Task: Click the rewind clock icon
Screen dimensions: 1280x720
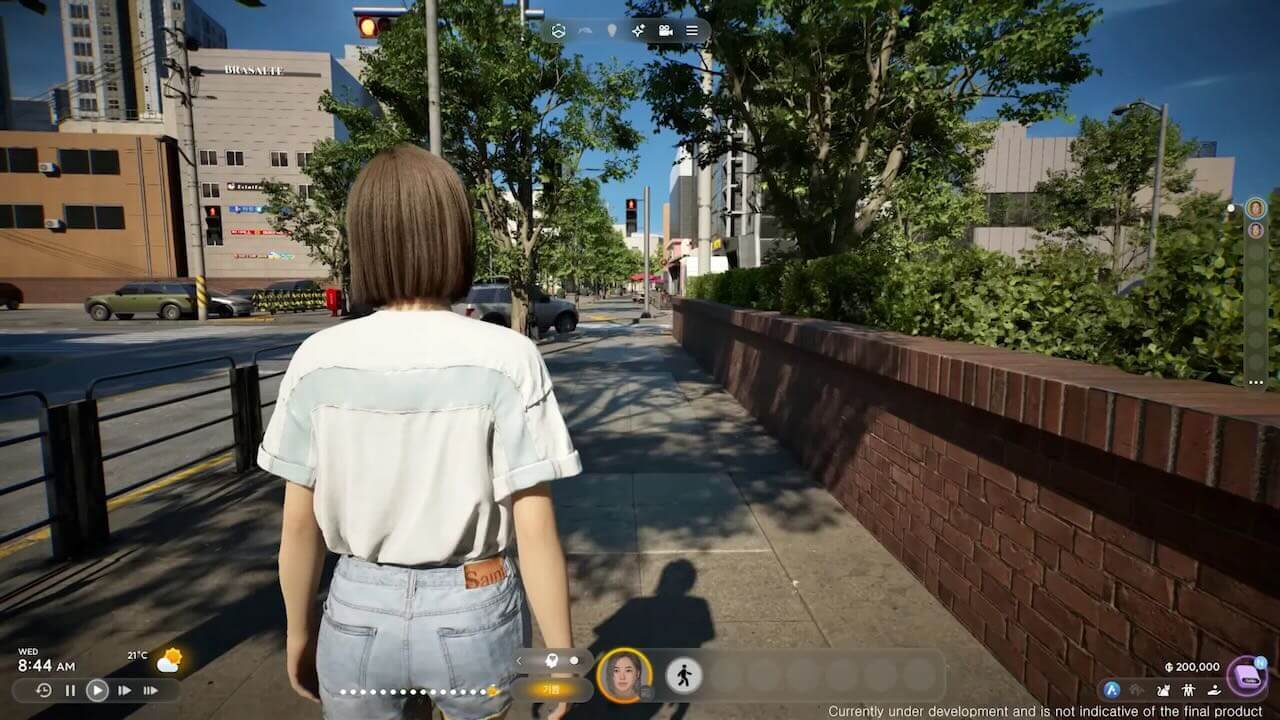Action: tap(44, 690)
